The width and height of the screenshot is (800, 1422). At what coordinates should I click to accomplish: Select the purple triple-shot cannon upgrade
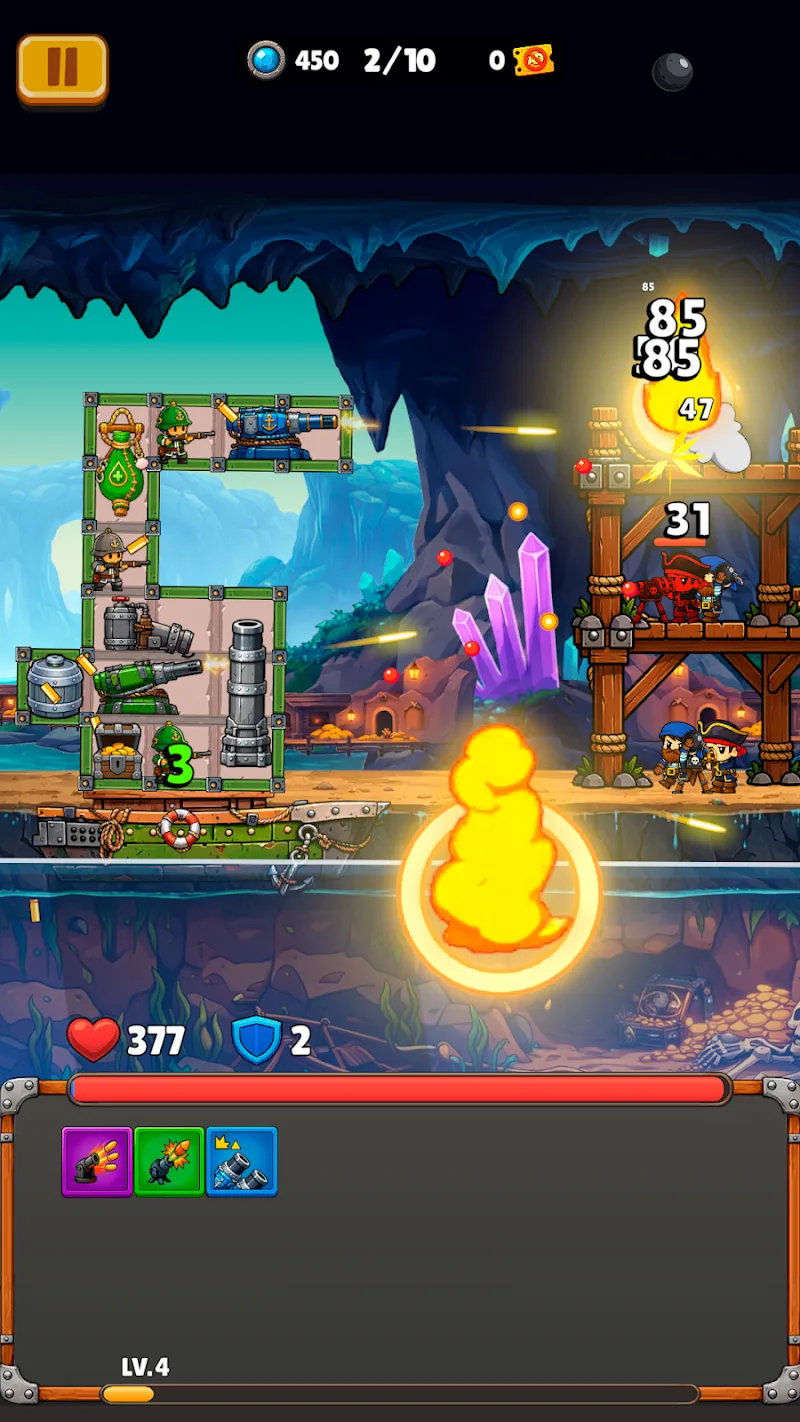click(x=97, y=1162)
